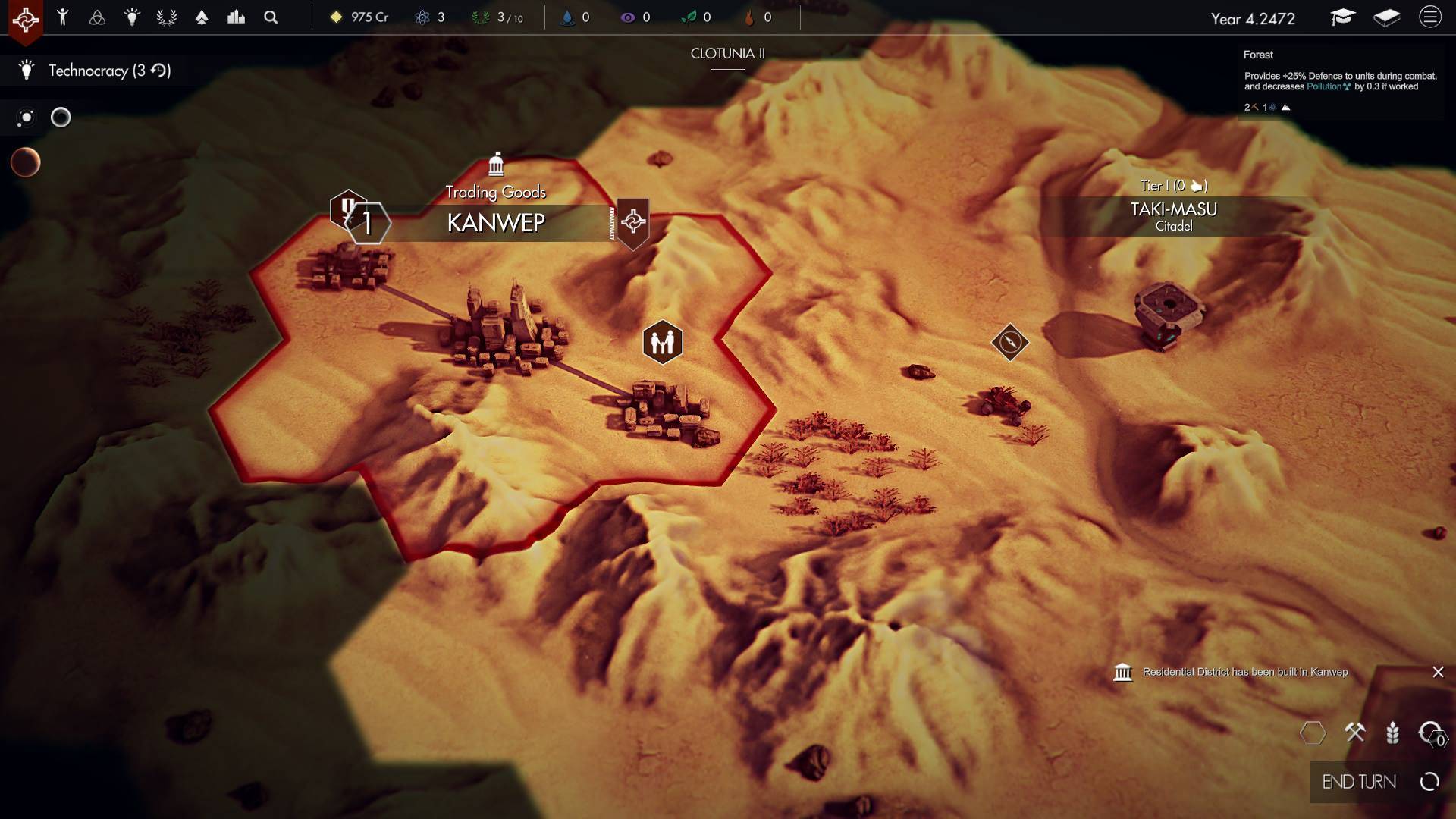This screenshot has width=1456, height=819.
Task: Open the book encyclopedia icon
Action: tap(1386, 17)
